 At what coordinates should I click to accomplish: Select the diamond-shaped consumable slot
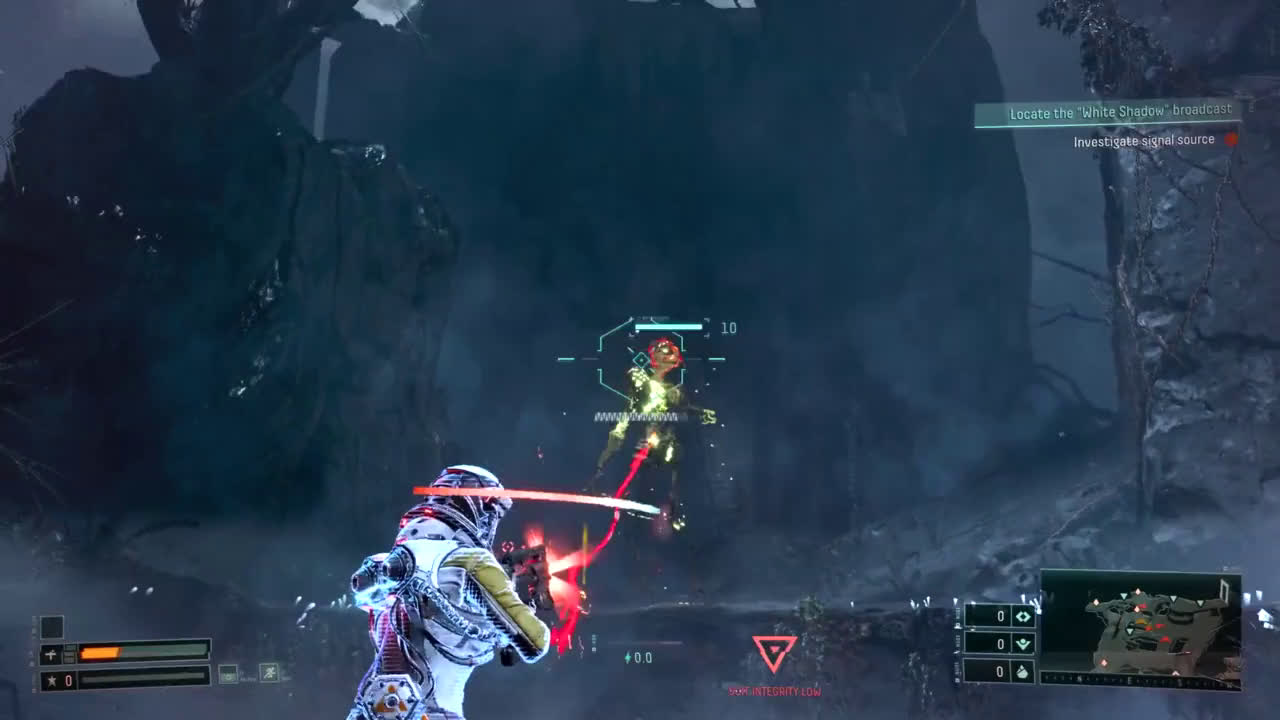[x=1022, y=616]
